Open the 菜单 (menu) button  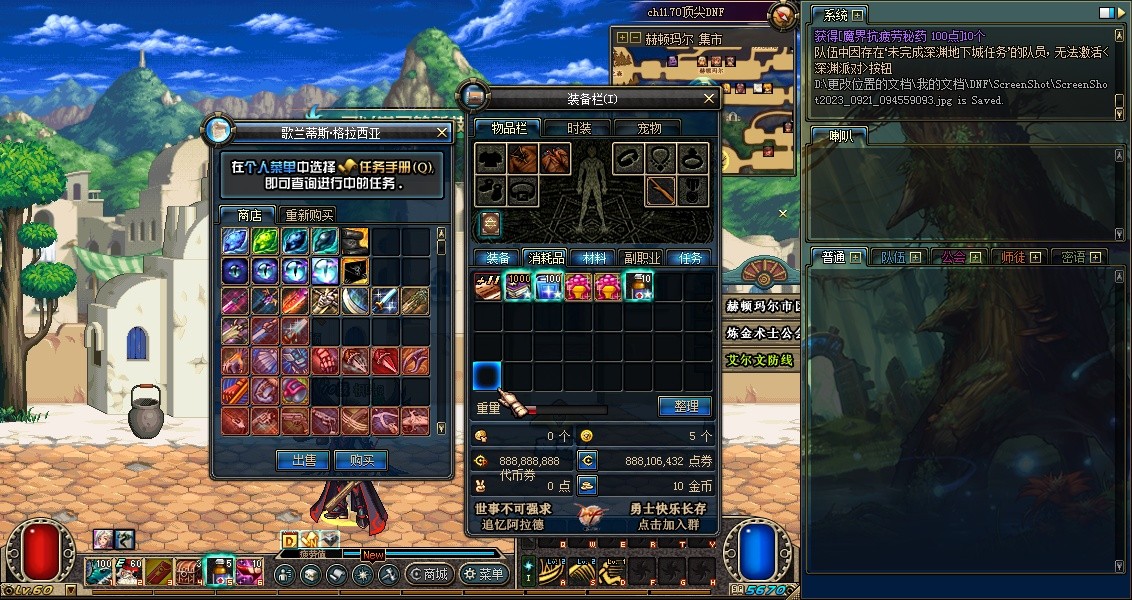click(x=483, y=574)
